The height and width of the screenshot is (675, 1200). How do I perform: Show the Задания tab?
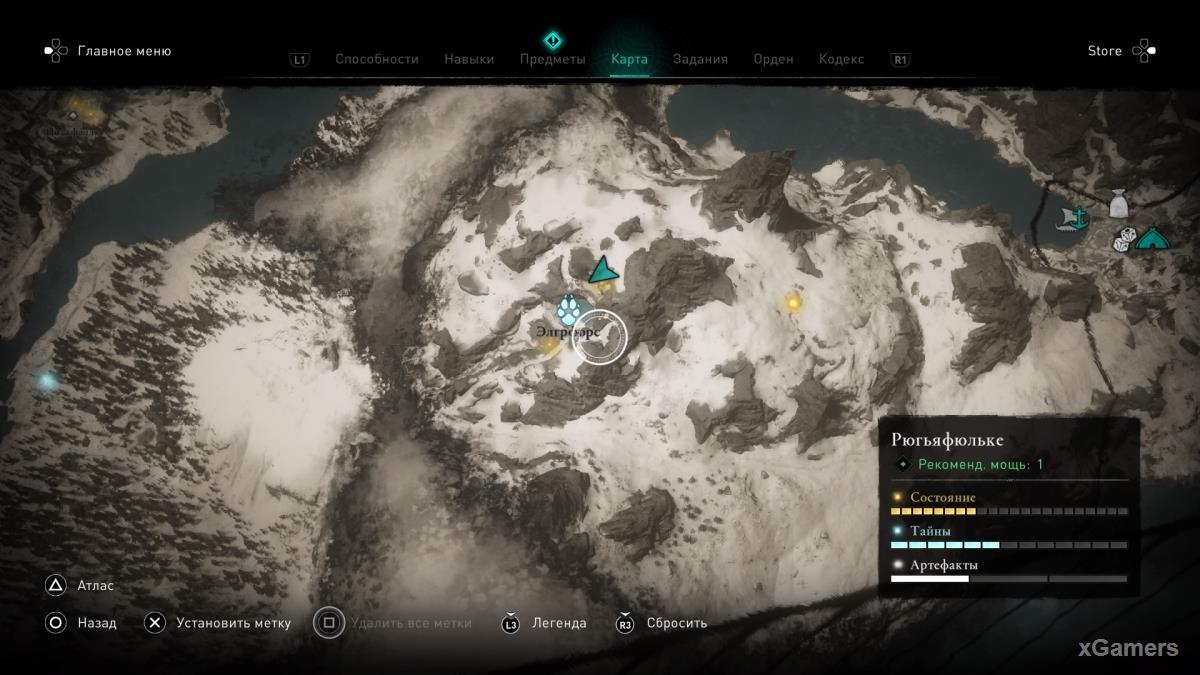click(700, 59)
